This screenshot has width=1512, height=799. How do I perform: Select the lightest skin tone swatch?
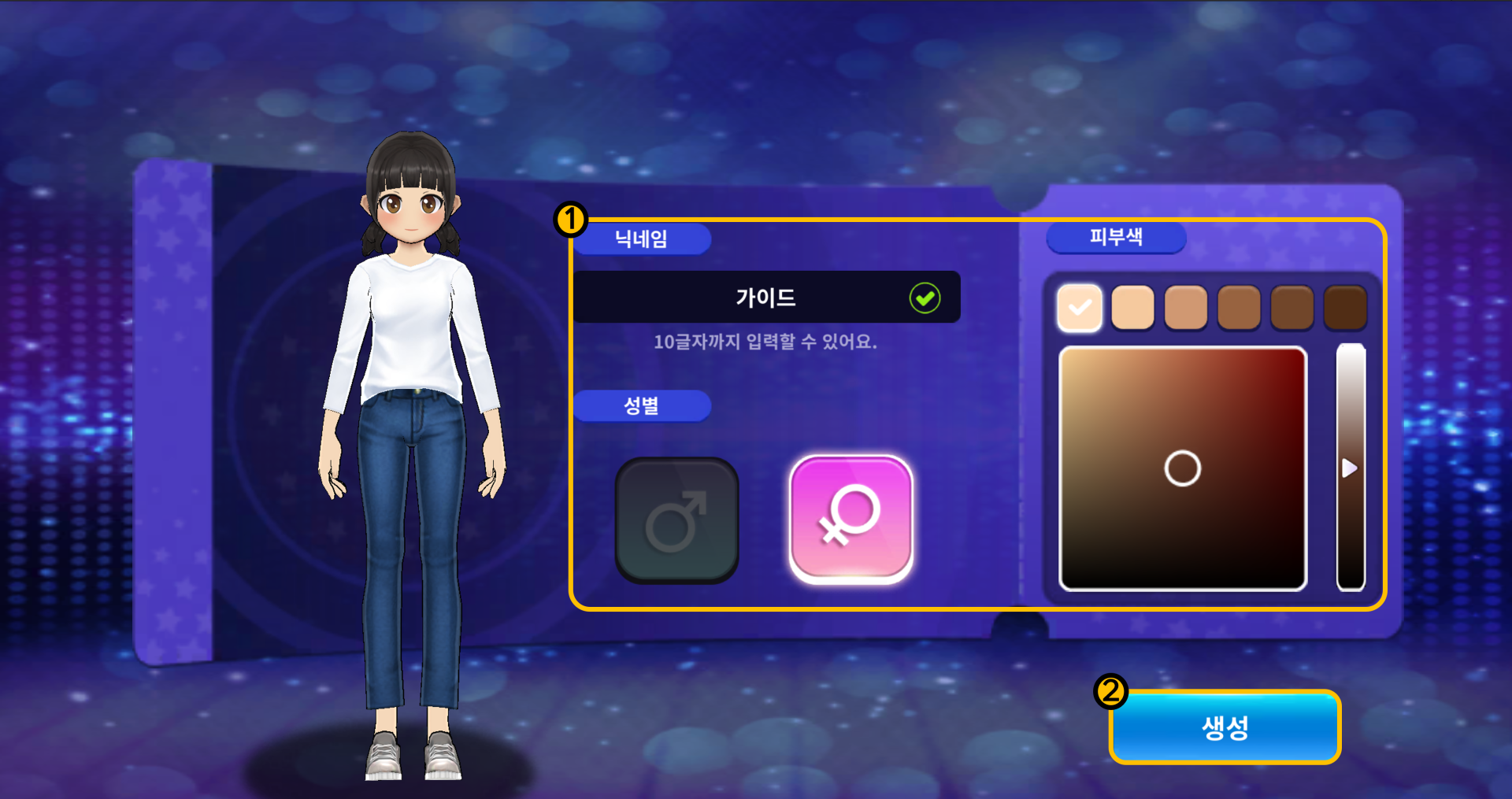(x=1079, y=307)
